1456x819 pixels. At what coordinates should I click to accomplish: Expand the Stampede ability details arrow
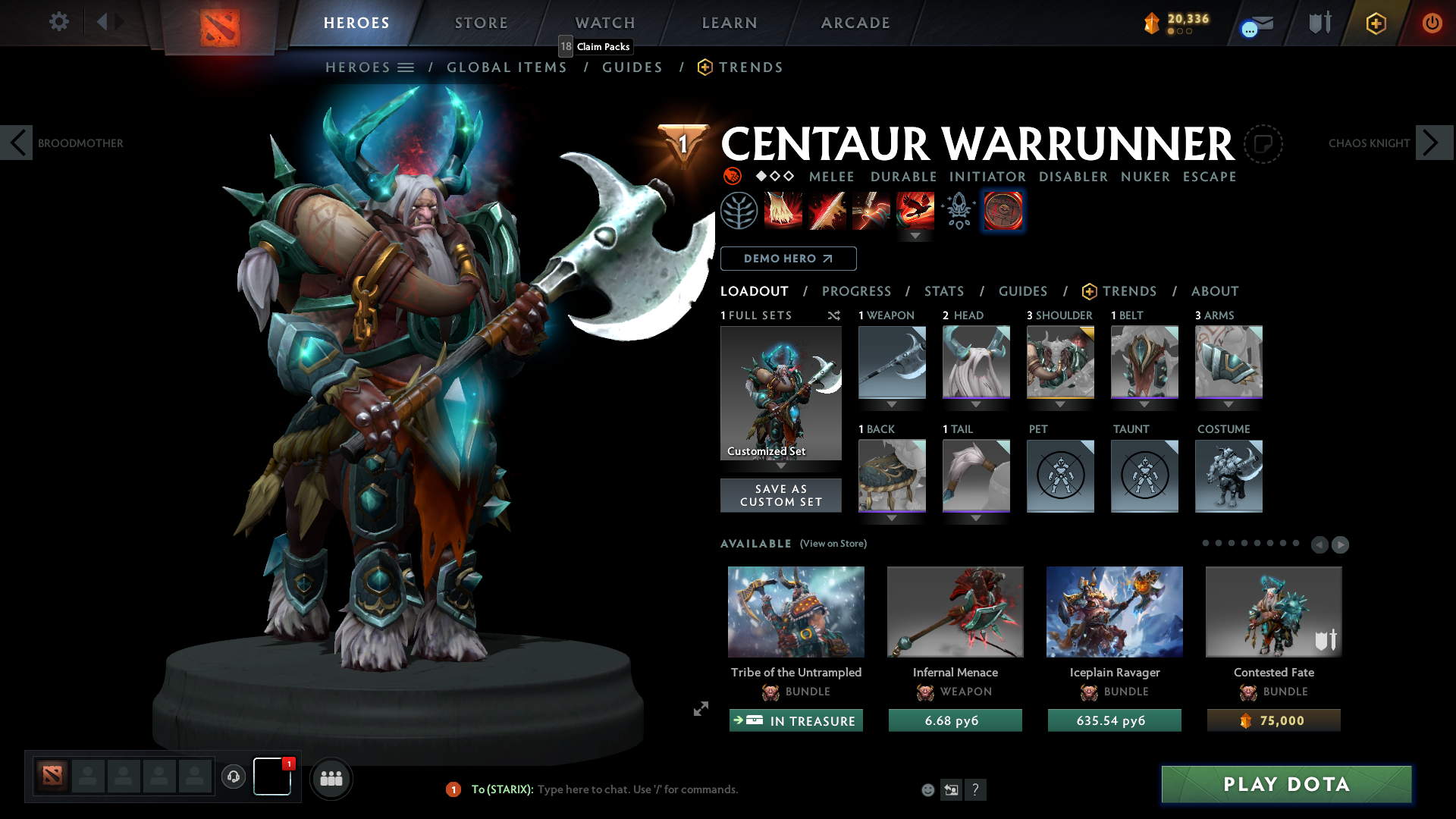point(914,237)
